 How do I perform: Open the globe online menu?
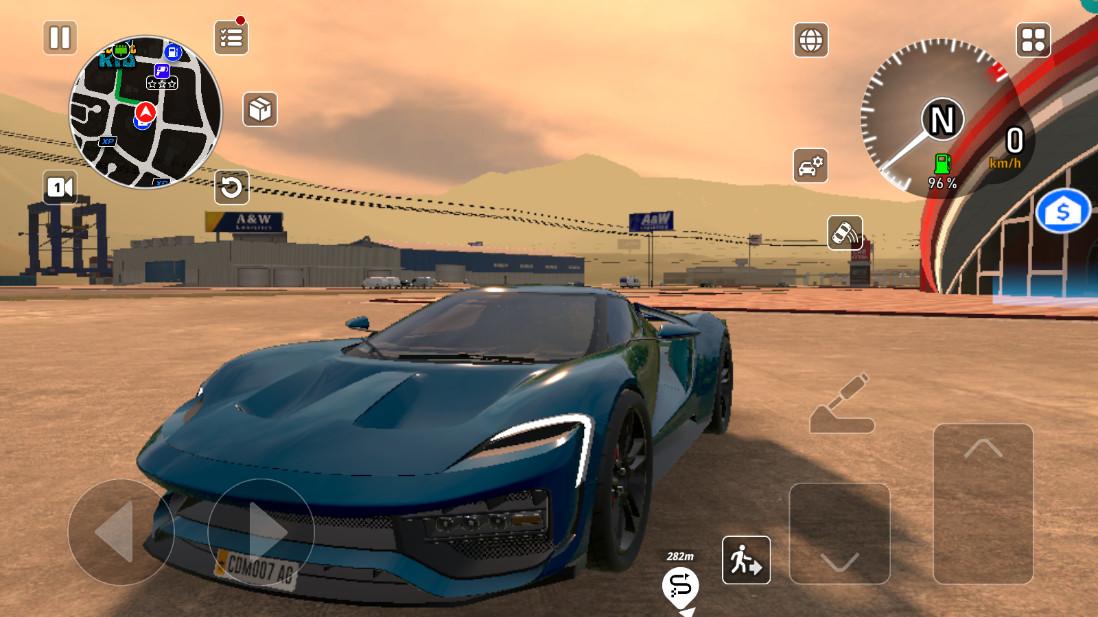[x=811, y=40]
